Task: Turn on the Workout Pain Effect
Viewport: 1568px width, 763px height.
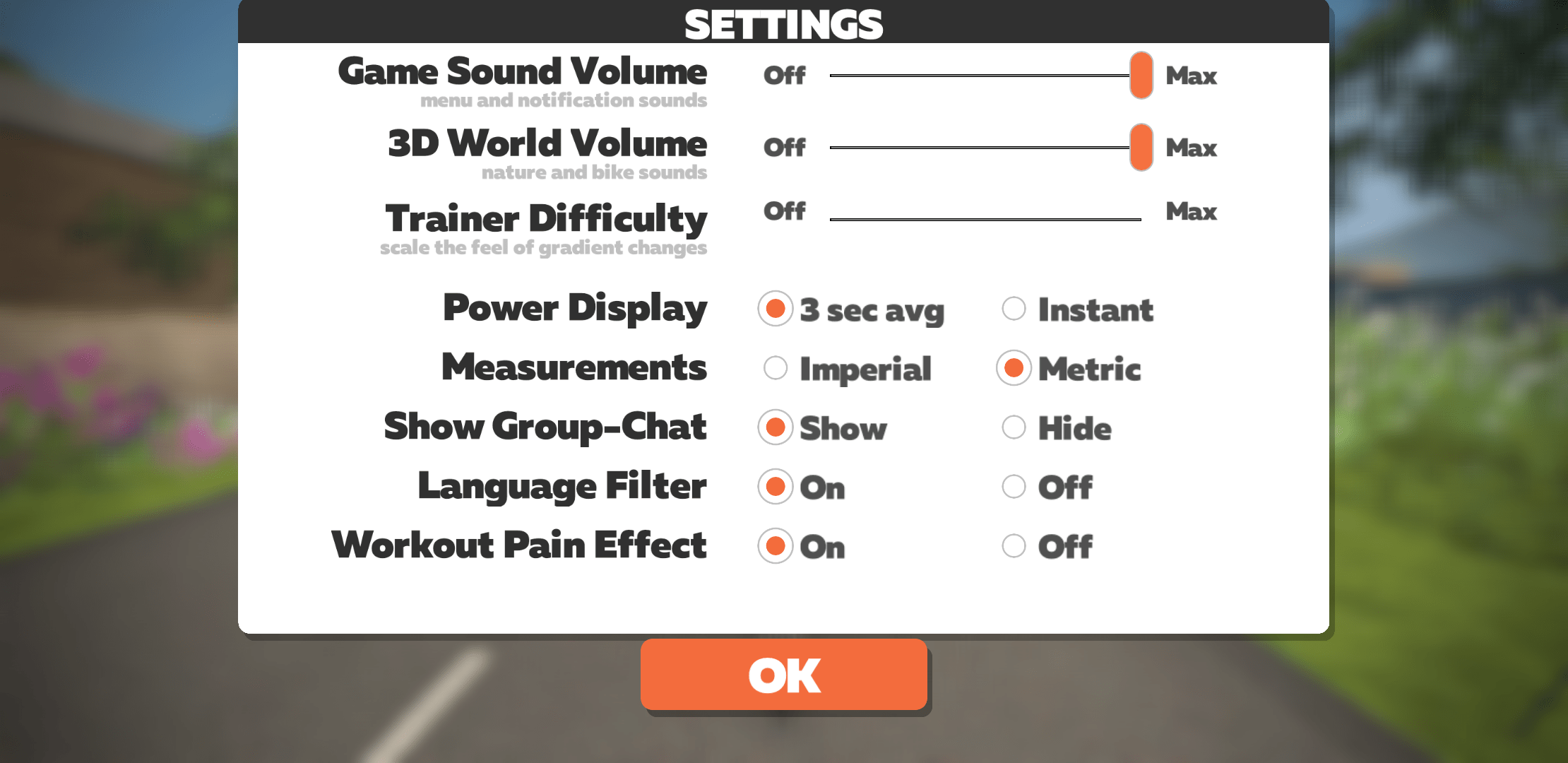Action: point(775,545)
